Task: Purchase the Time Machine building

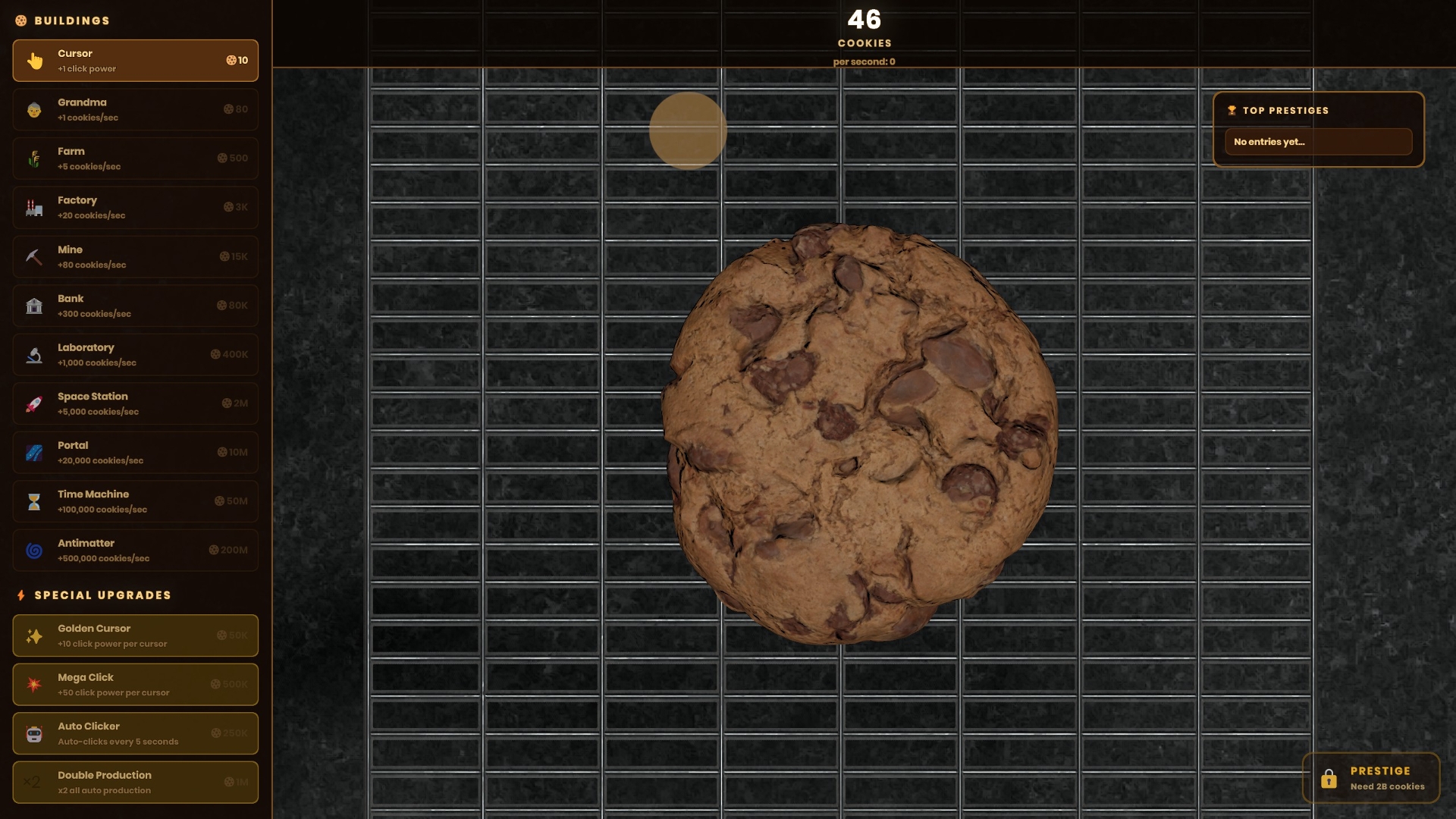Action: [x=135, y=501]
